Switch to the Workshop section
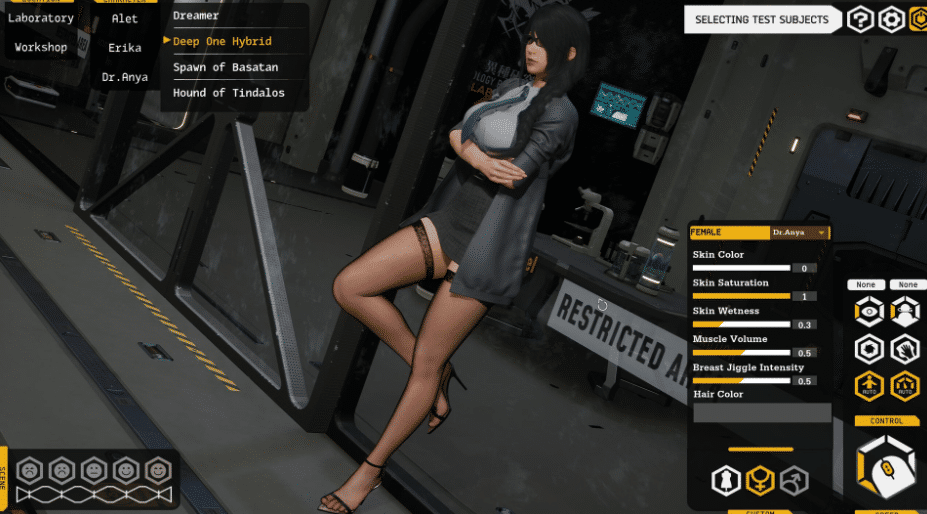The width and height of the screenshot is (927, 514). tap(41, 47)
